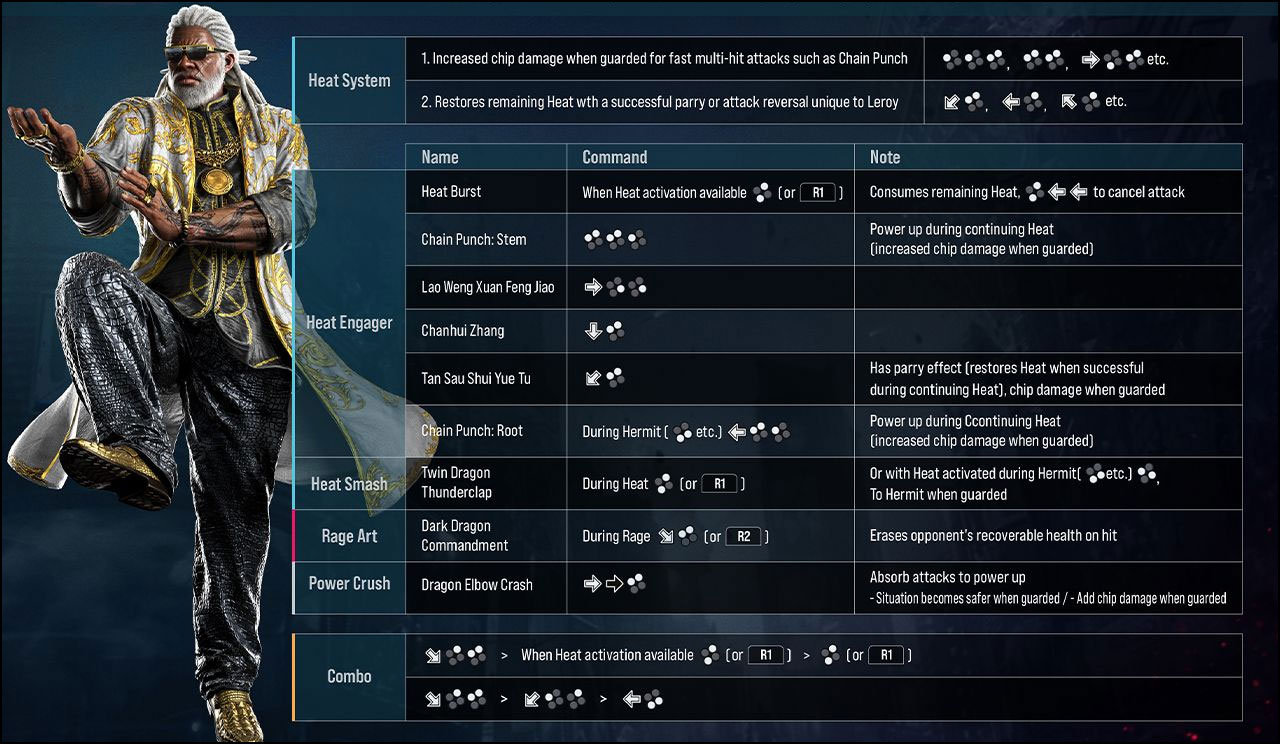Click the Rage Art section label
Screen dimensions: 1280x744
click(348, 536)
